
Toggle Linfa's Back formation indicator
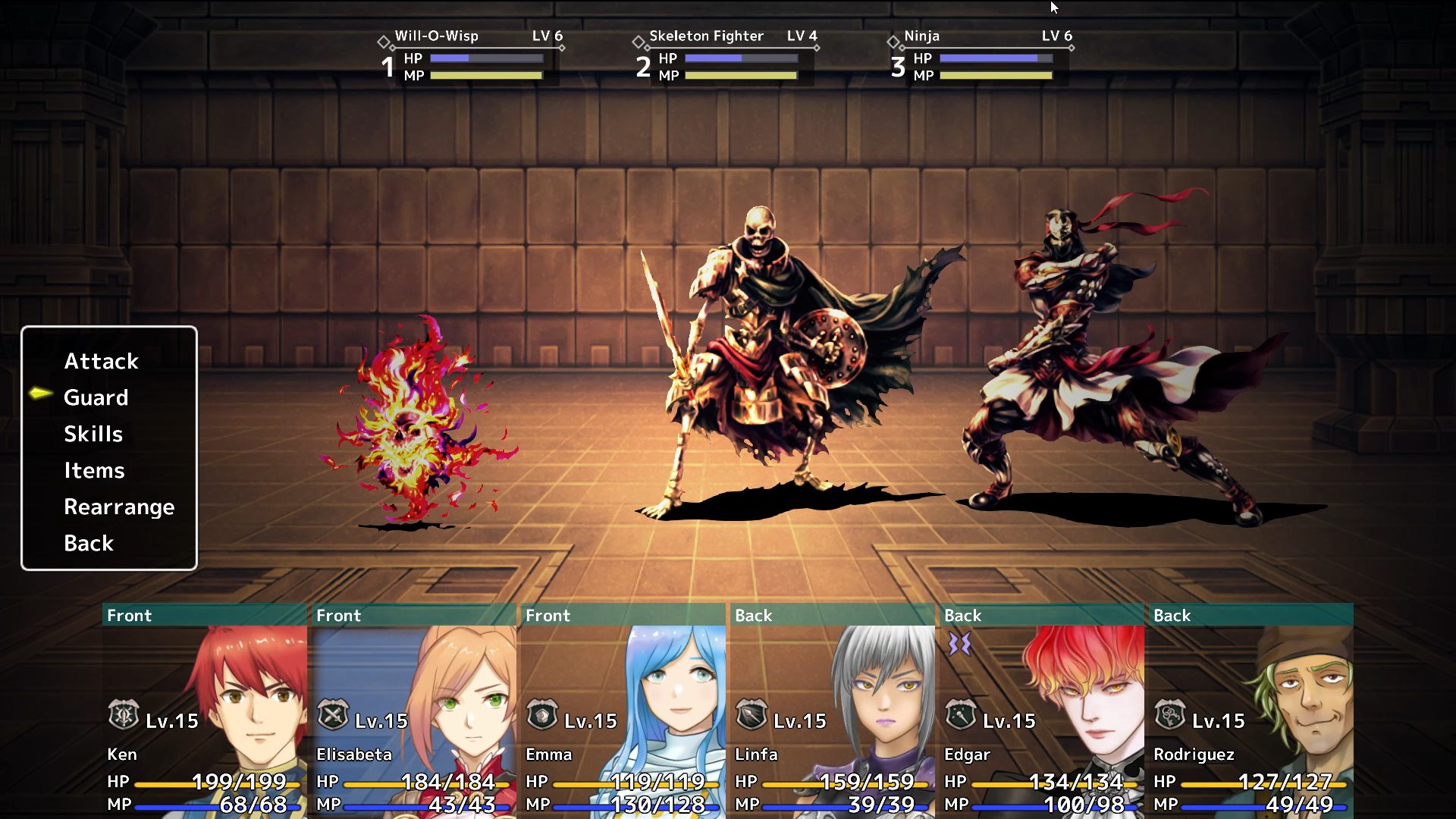(x=754, y=616)
